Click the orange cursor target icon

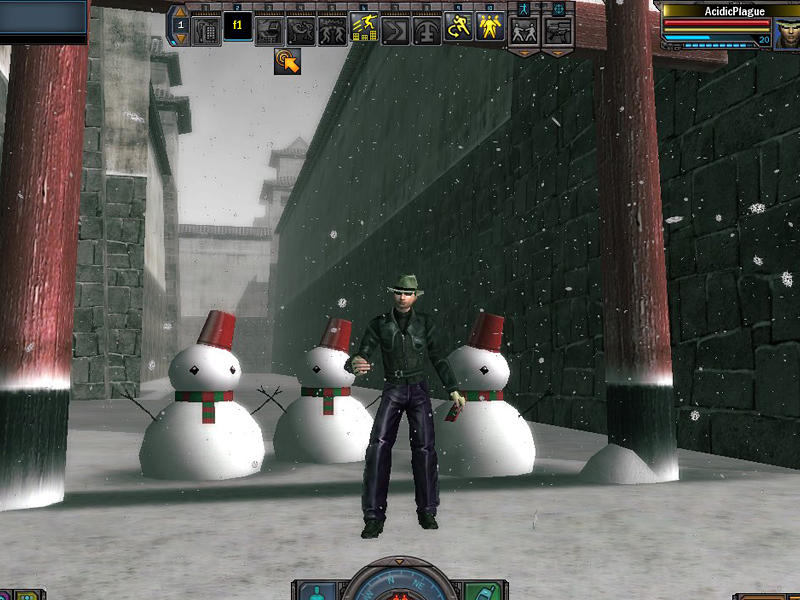coord(288,62)
